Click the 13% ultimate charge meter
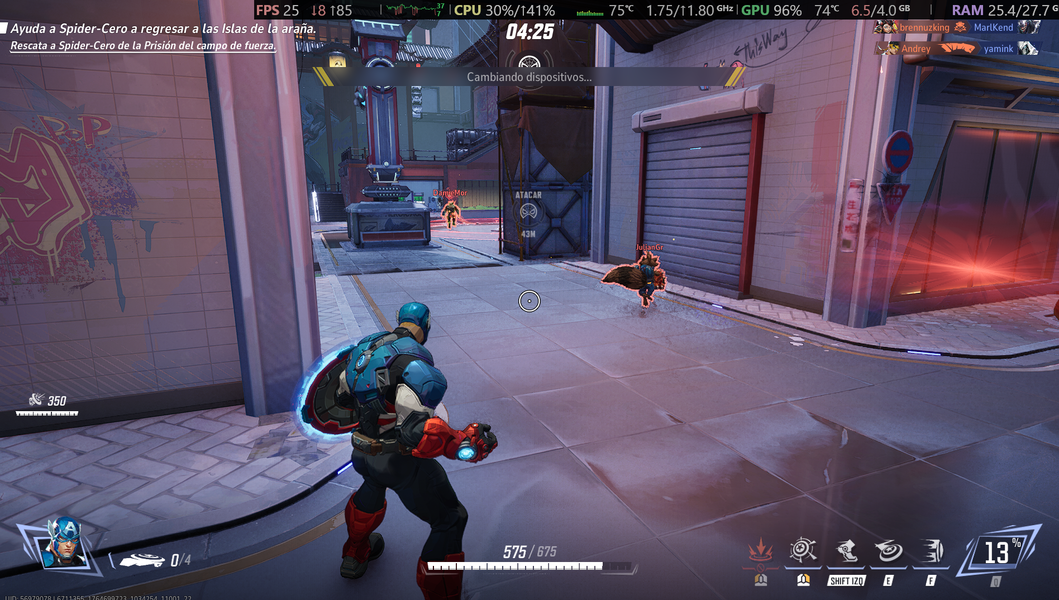1059x600 pixels. pyautogui.click(x=996, y=551)
